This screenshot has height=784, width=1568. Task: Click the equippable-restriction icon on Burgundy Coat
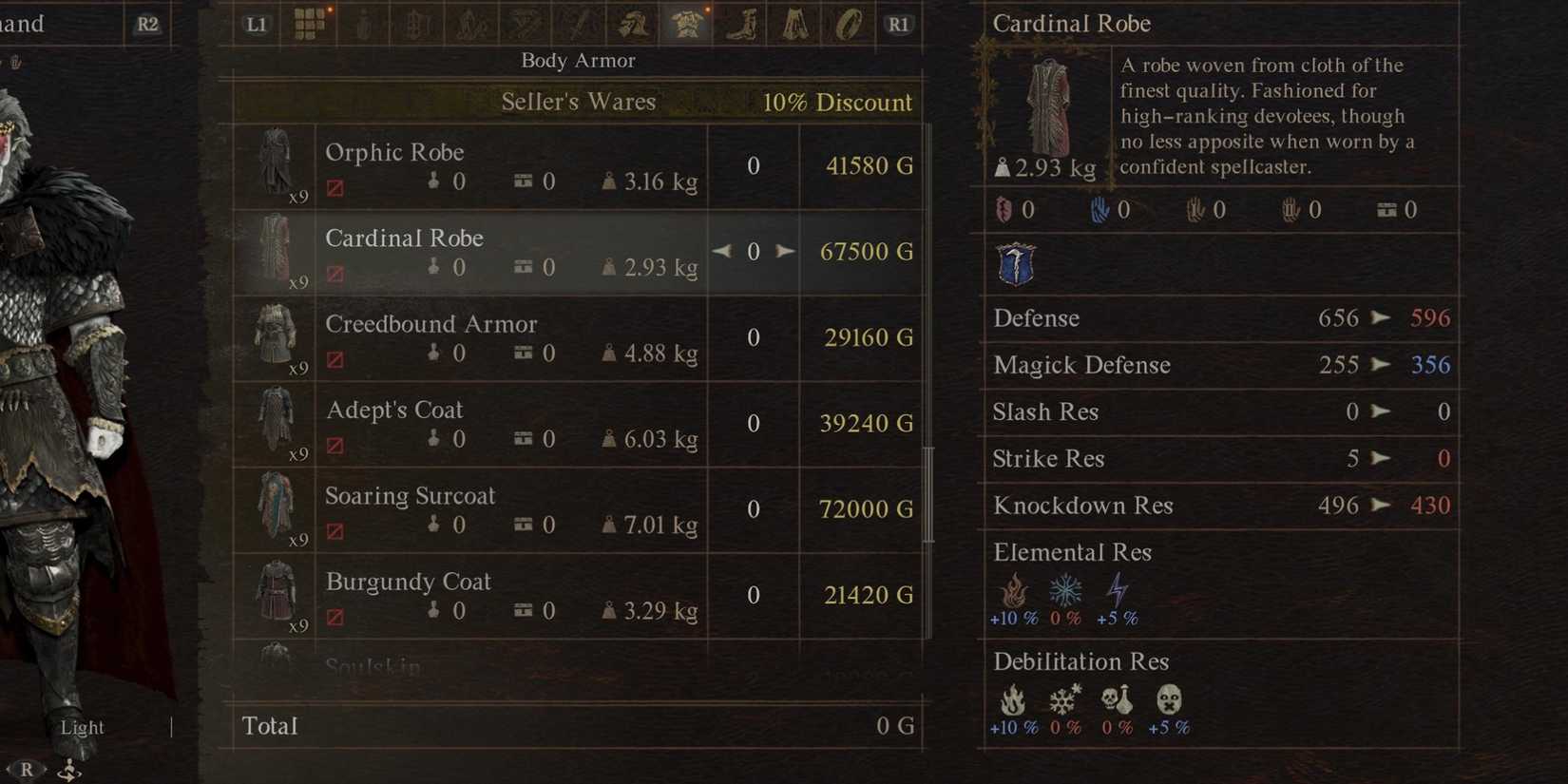(334, 617)
